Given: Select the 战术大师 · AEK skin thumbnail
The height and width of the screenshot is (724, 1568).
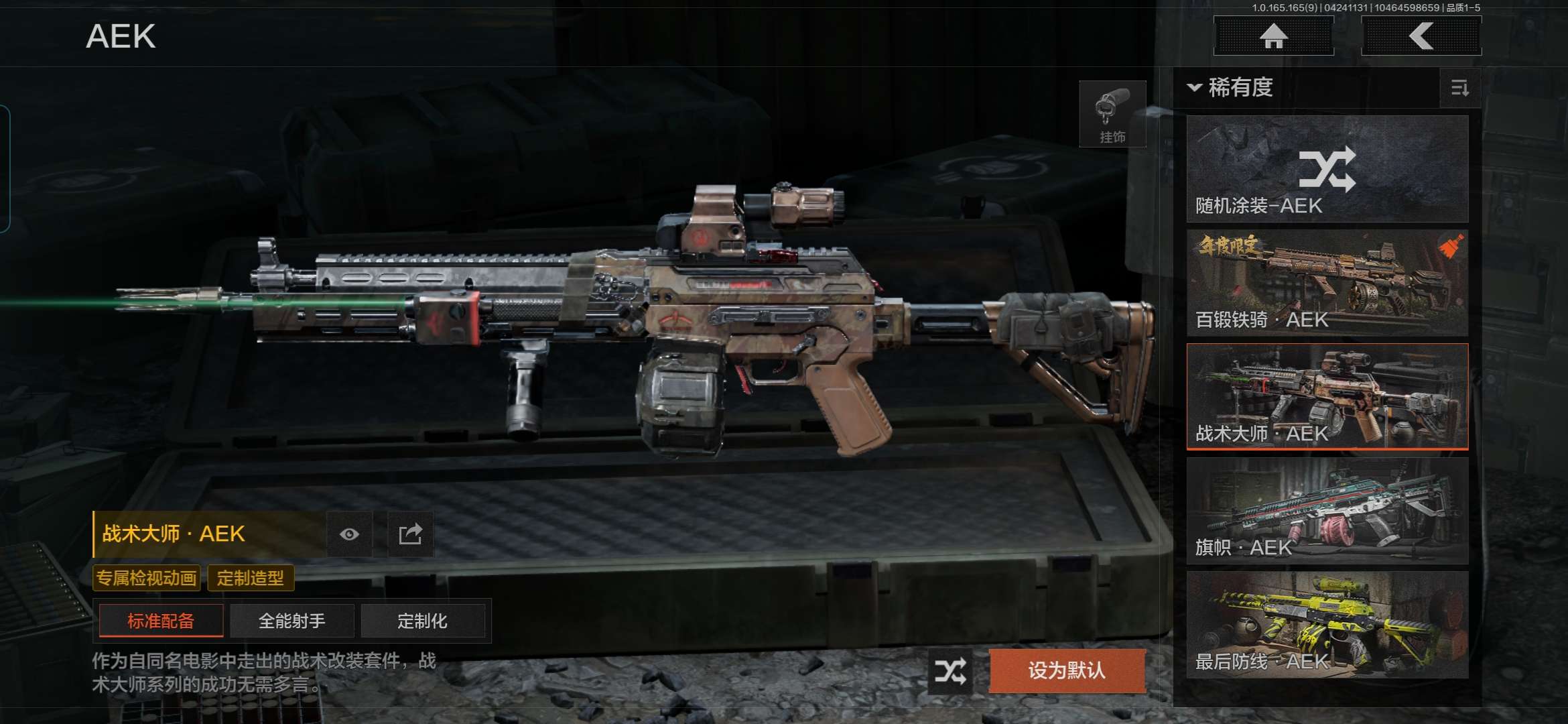Looking at the screenshot, I should pyautogui.click(x=1327, y=396).
